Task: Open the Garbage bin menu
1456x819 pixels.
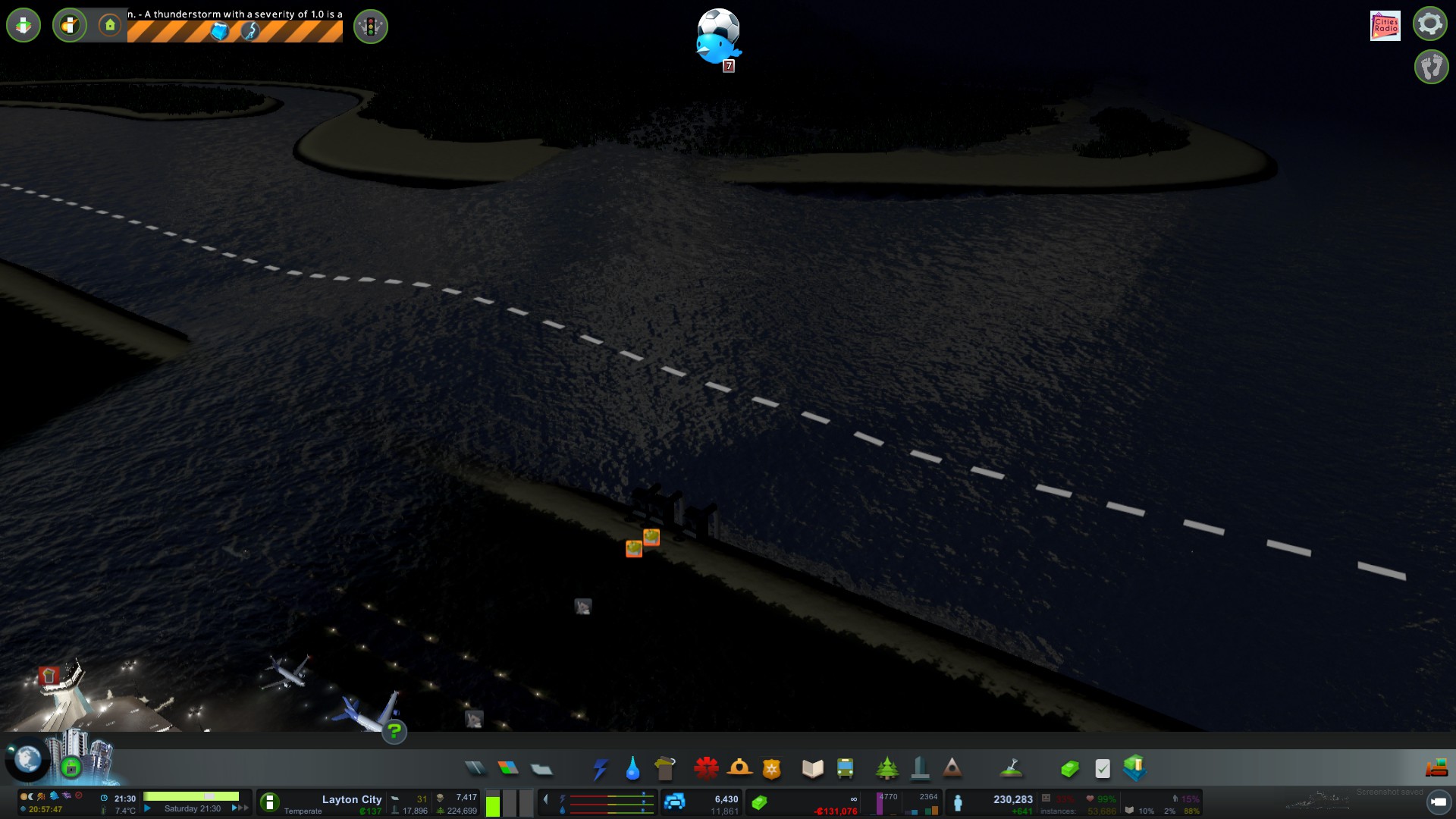Action: [x=665, y=768]
